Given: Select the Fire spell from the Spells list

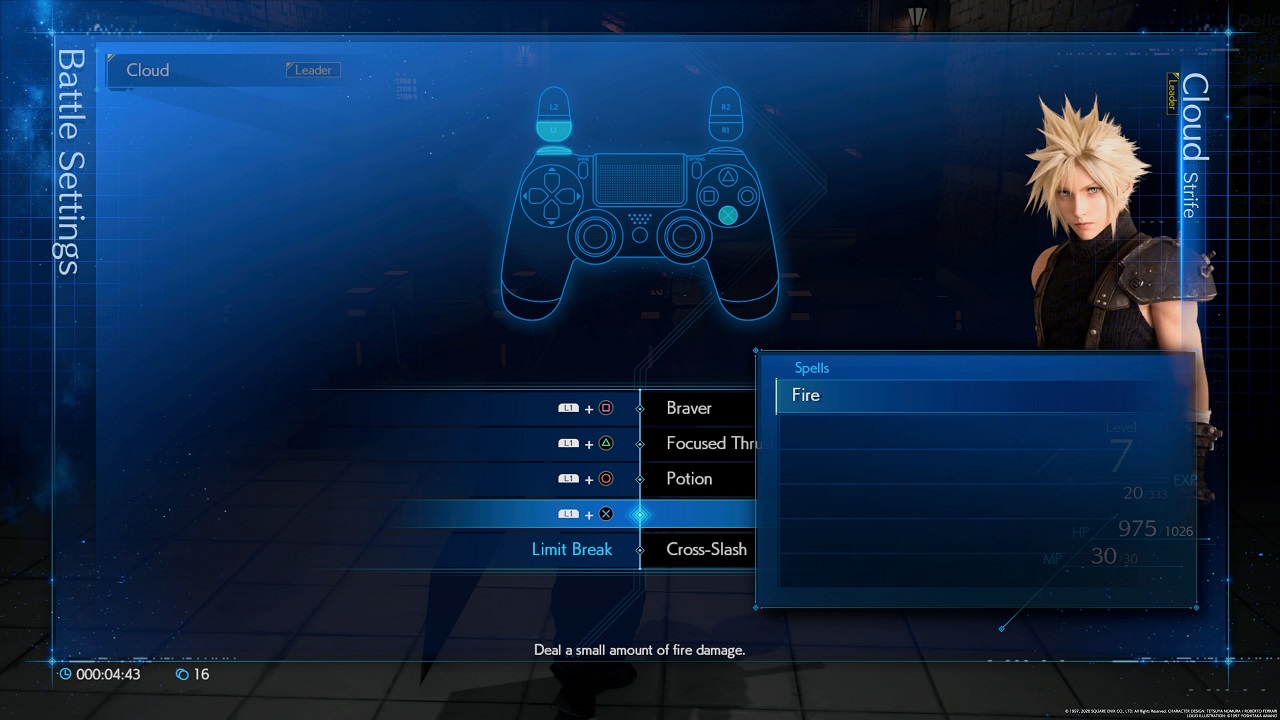Looking at the screenshot, I should click(x=806, y=395).
